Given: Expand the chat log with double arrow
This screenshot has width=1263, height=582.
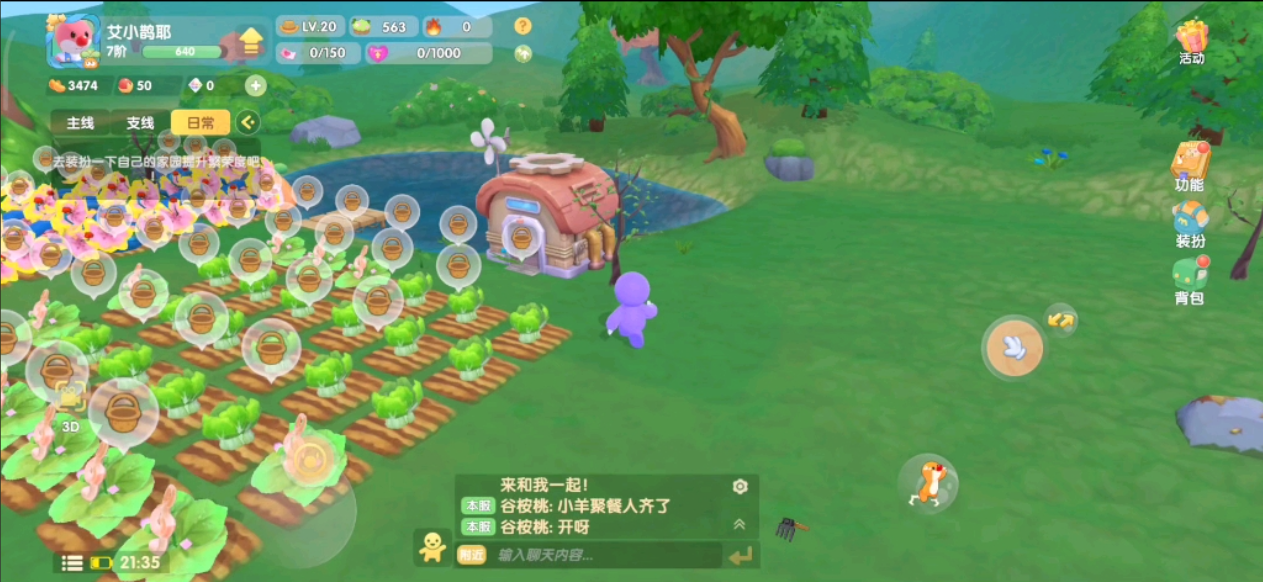Looking at the screenshot, I should 740,524.
